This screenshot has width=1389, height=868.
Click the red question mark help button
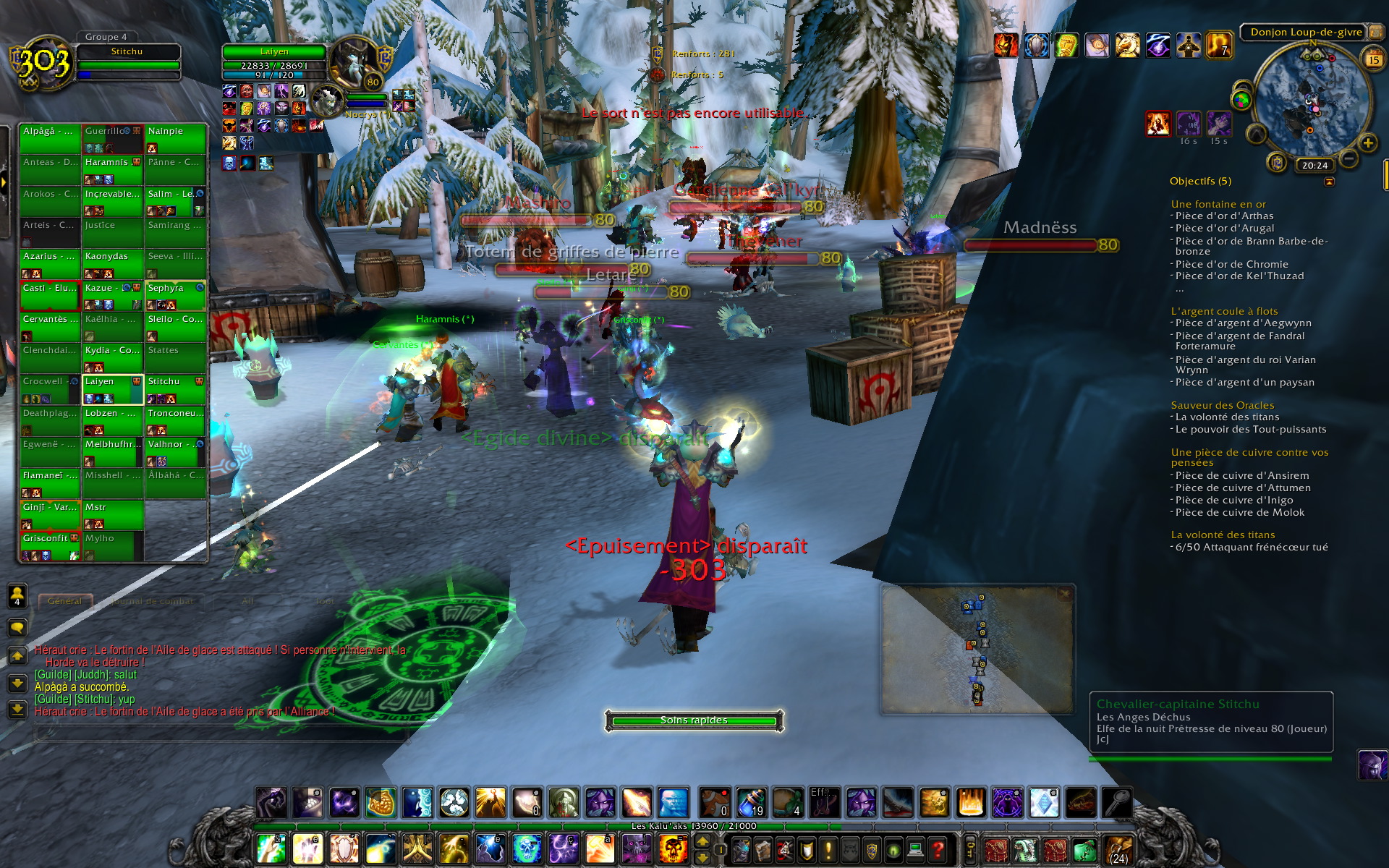[938, 848]
